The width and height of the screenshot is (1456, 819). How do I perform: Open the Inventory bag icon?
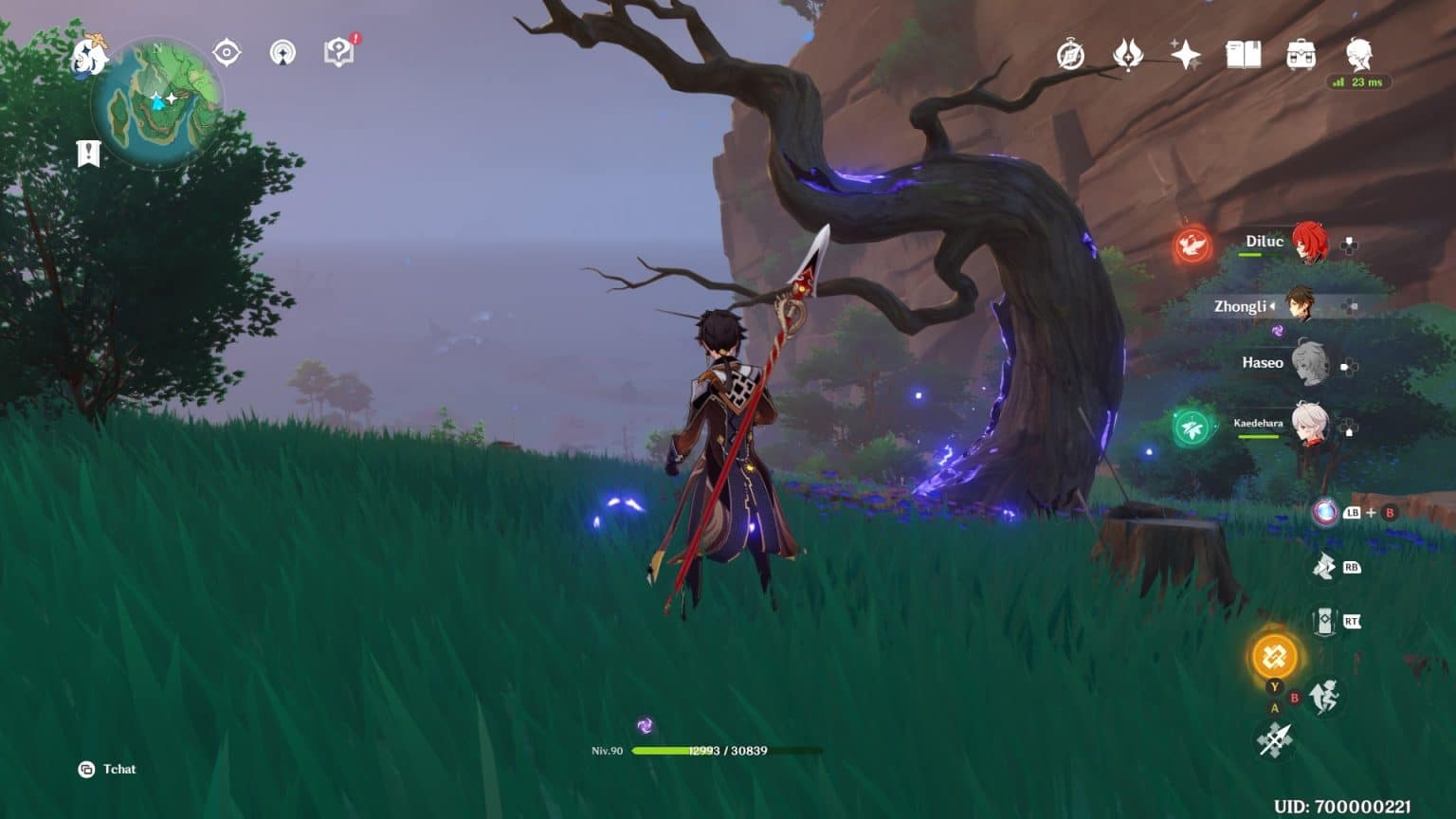coord(1301,57)
